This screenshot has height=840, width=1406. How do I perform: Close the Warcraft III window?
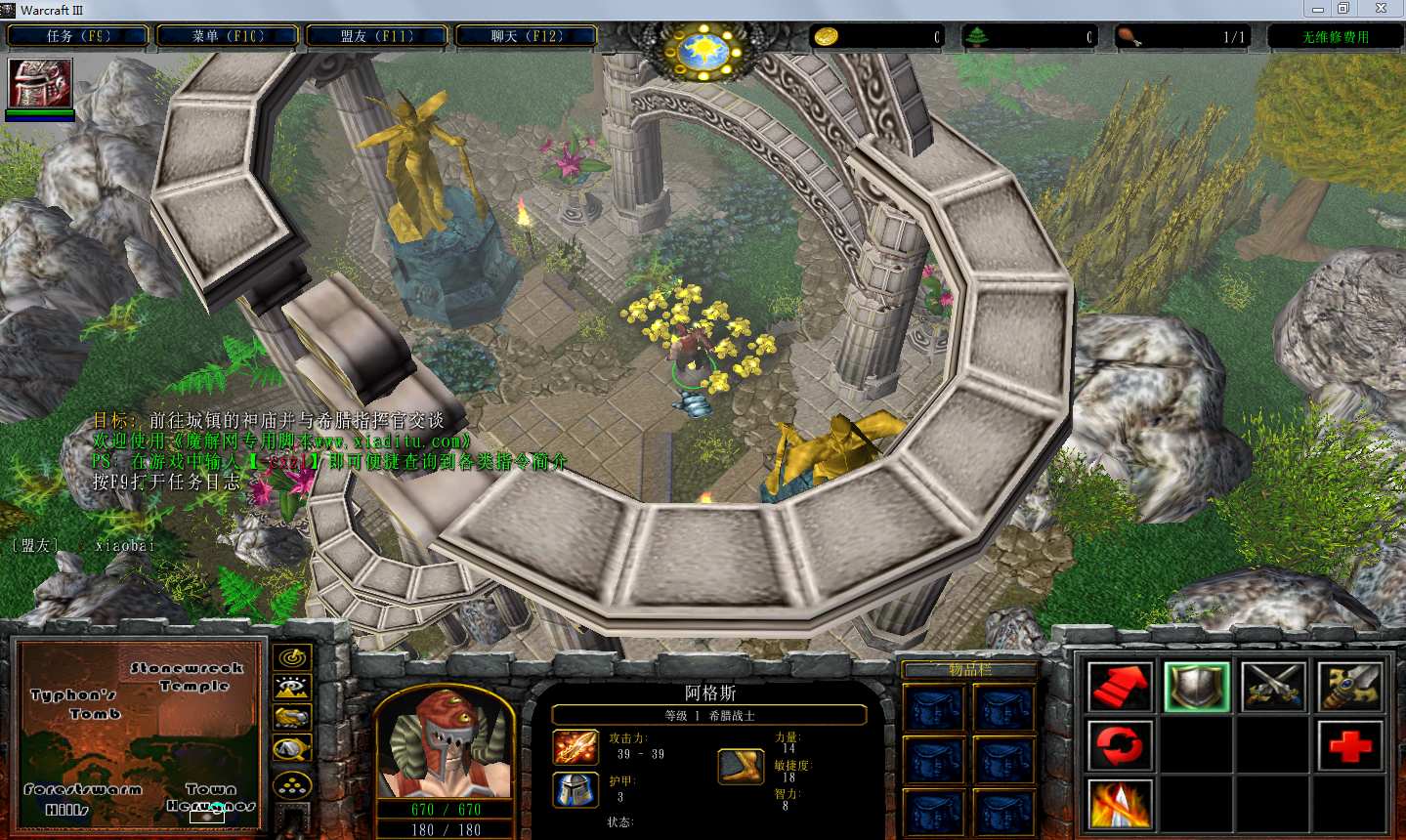pyautogui.click(x=1381, y=9)
